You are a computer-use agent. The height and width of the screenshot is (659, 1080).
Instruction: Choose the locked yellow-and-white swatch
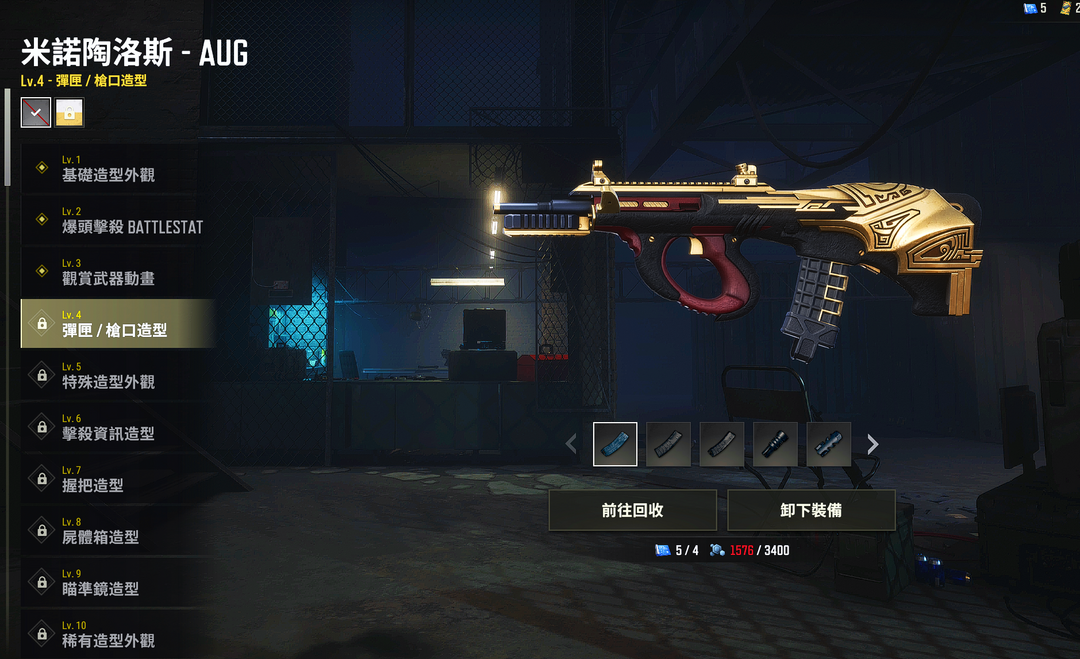(70, 113)
